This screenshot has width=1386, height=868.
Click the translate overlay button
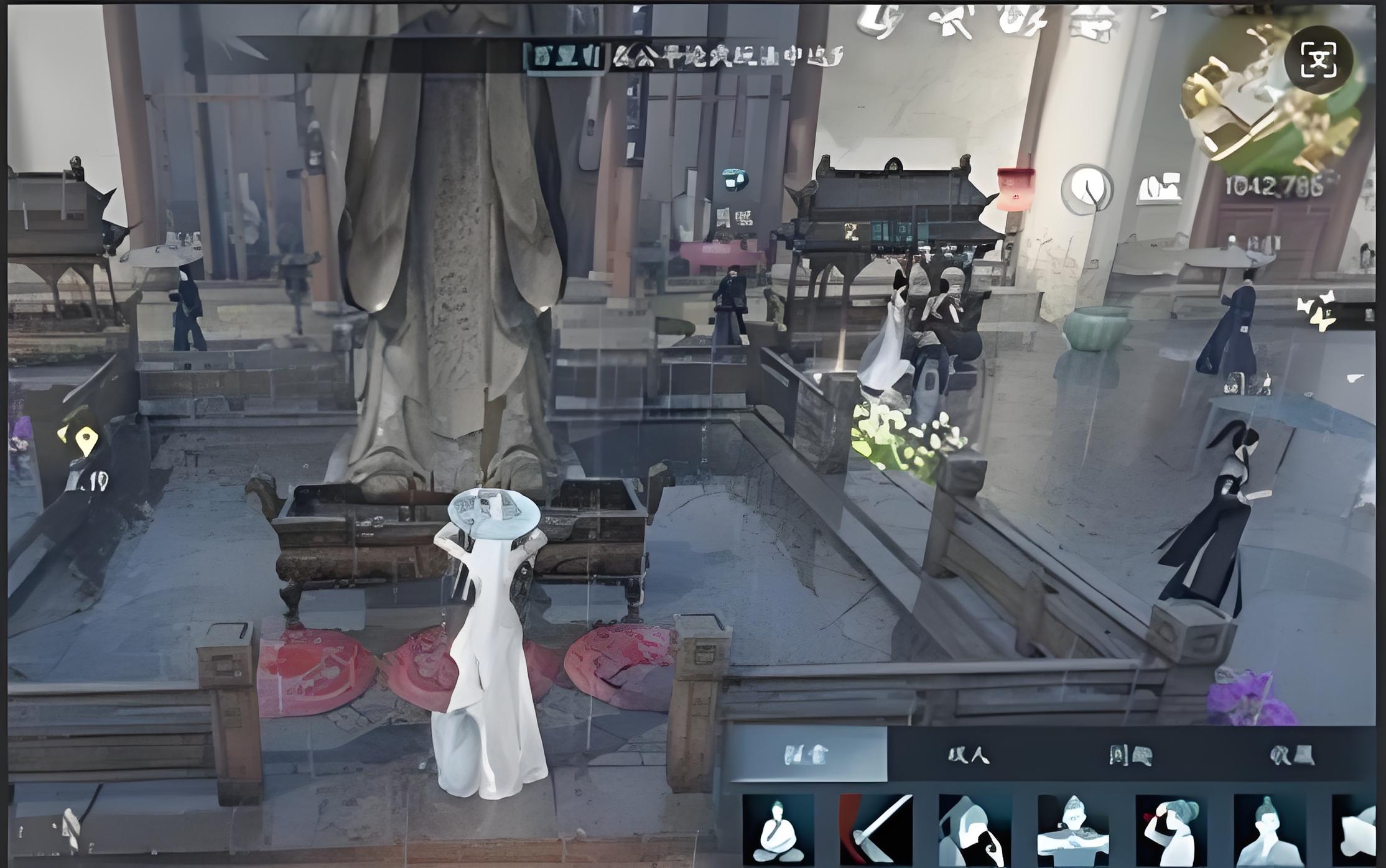1318,60
